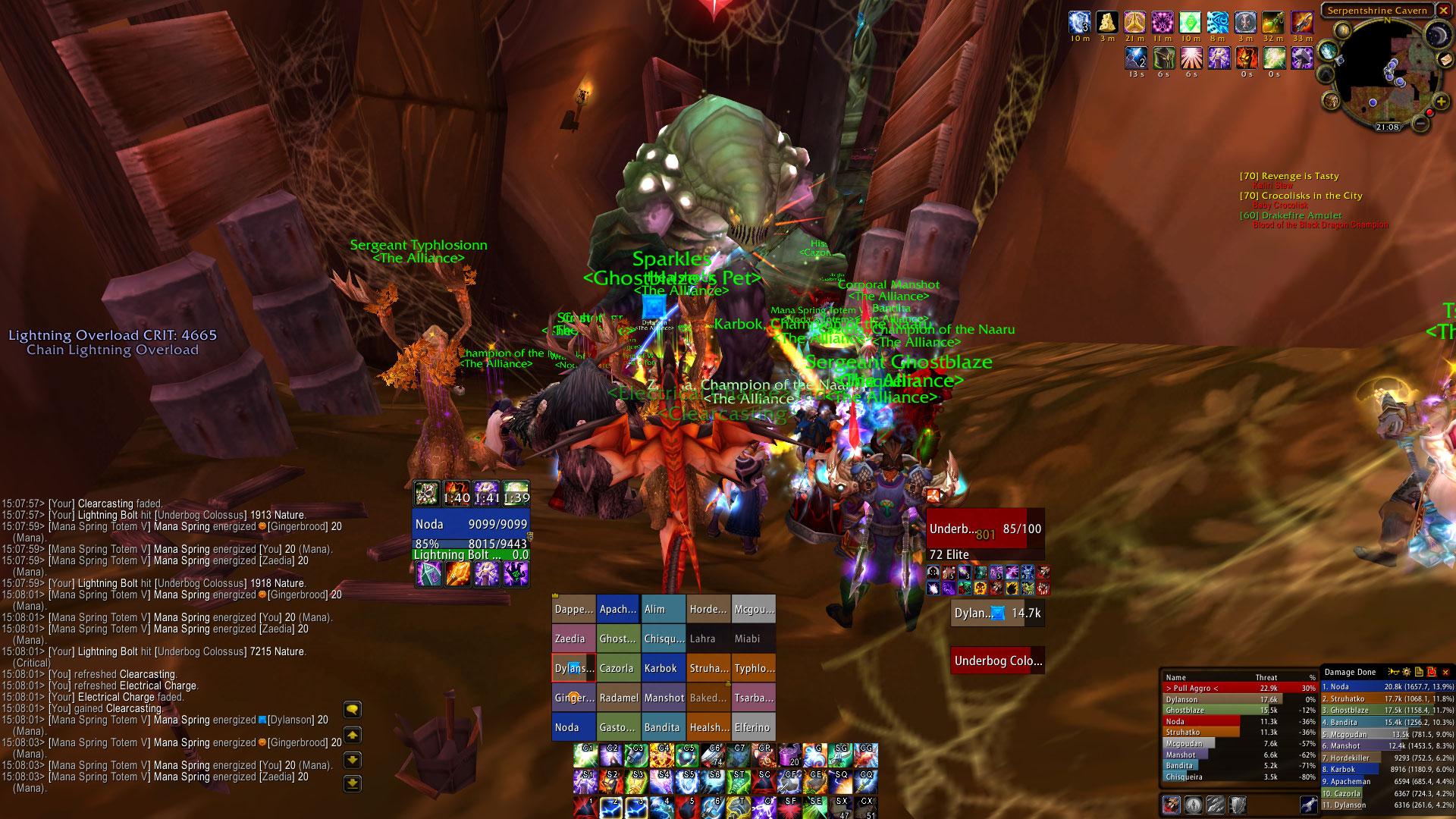This screenshot has width=1456, height=819.
Task: Click the Elferino raid frame
Action: [753, 727]
